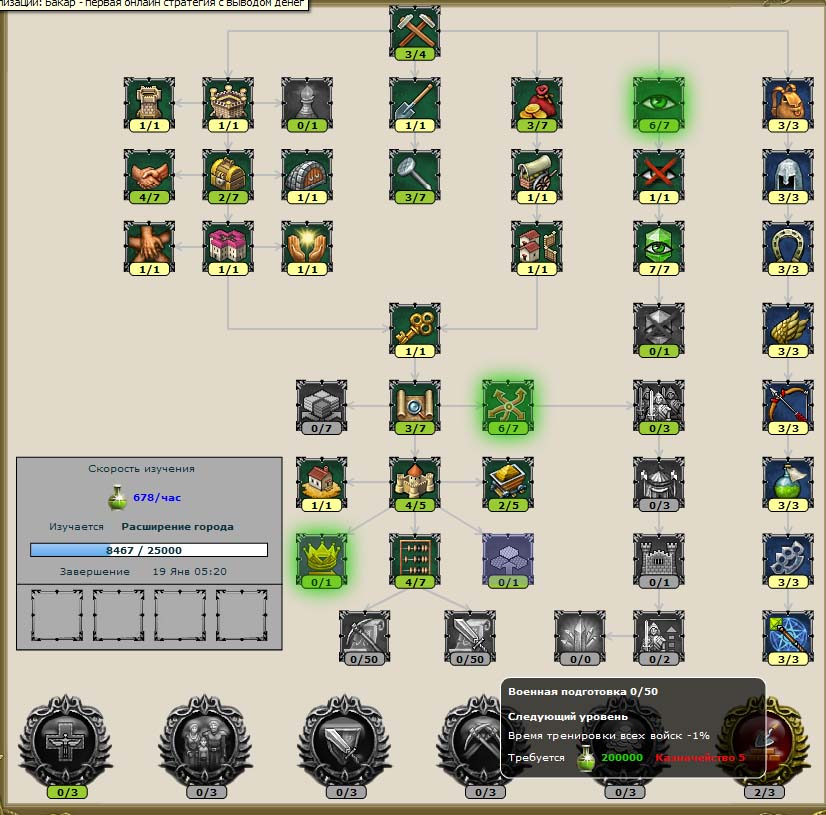
Task: Select the golden keys research
Action: point(414,327)
